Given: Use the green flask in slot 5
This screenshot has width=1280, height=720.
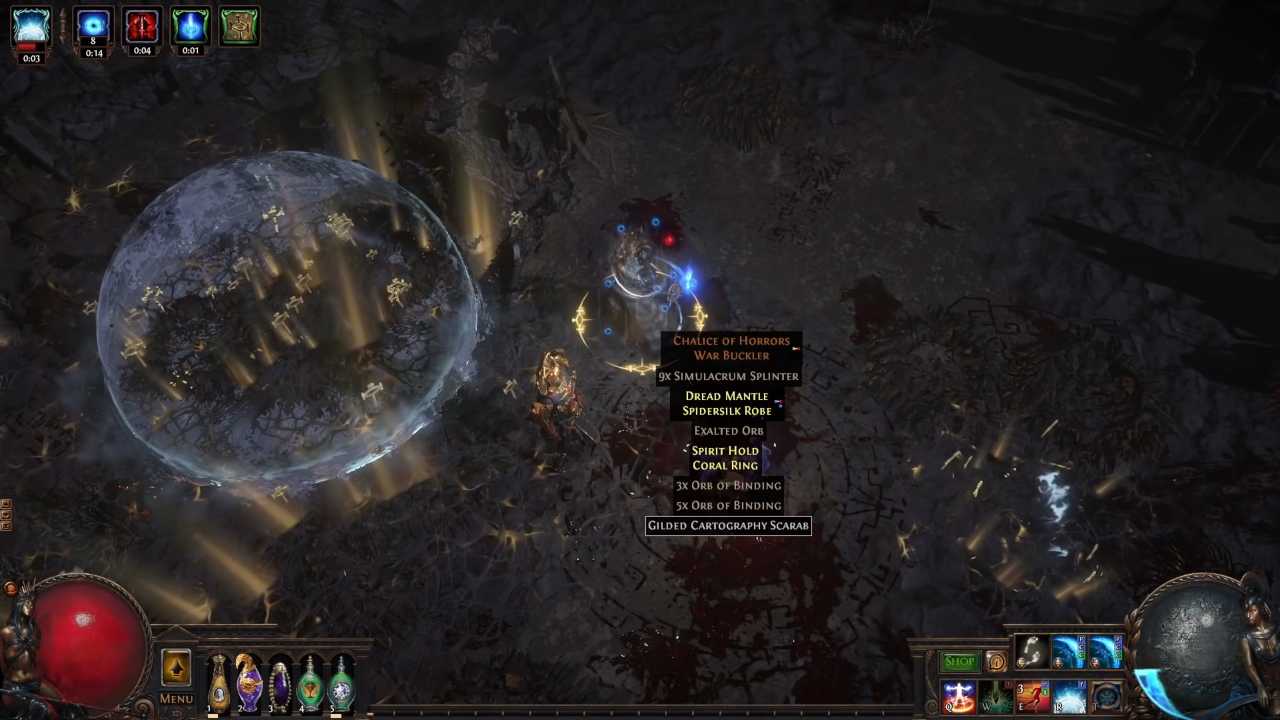Looking at the screenshot, I should [x=342, y=684].
